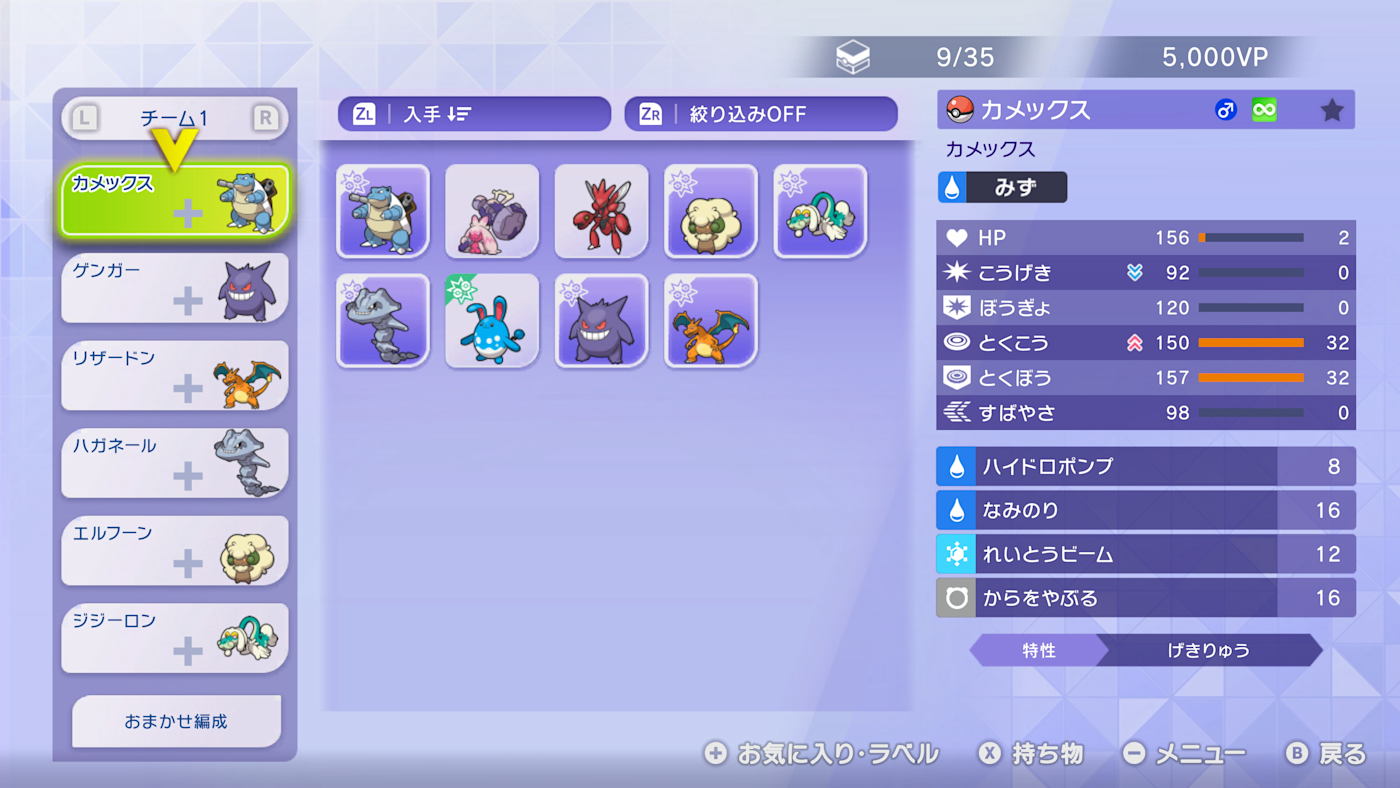Click the heart icon on the HP row
This screenshot has height=788, width=1400.
click(x=956, y=238)
